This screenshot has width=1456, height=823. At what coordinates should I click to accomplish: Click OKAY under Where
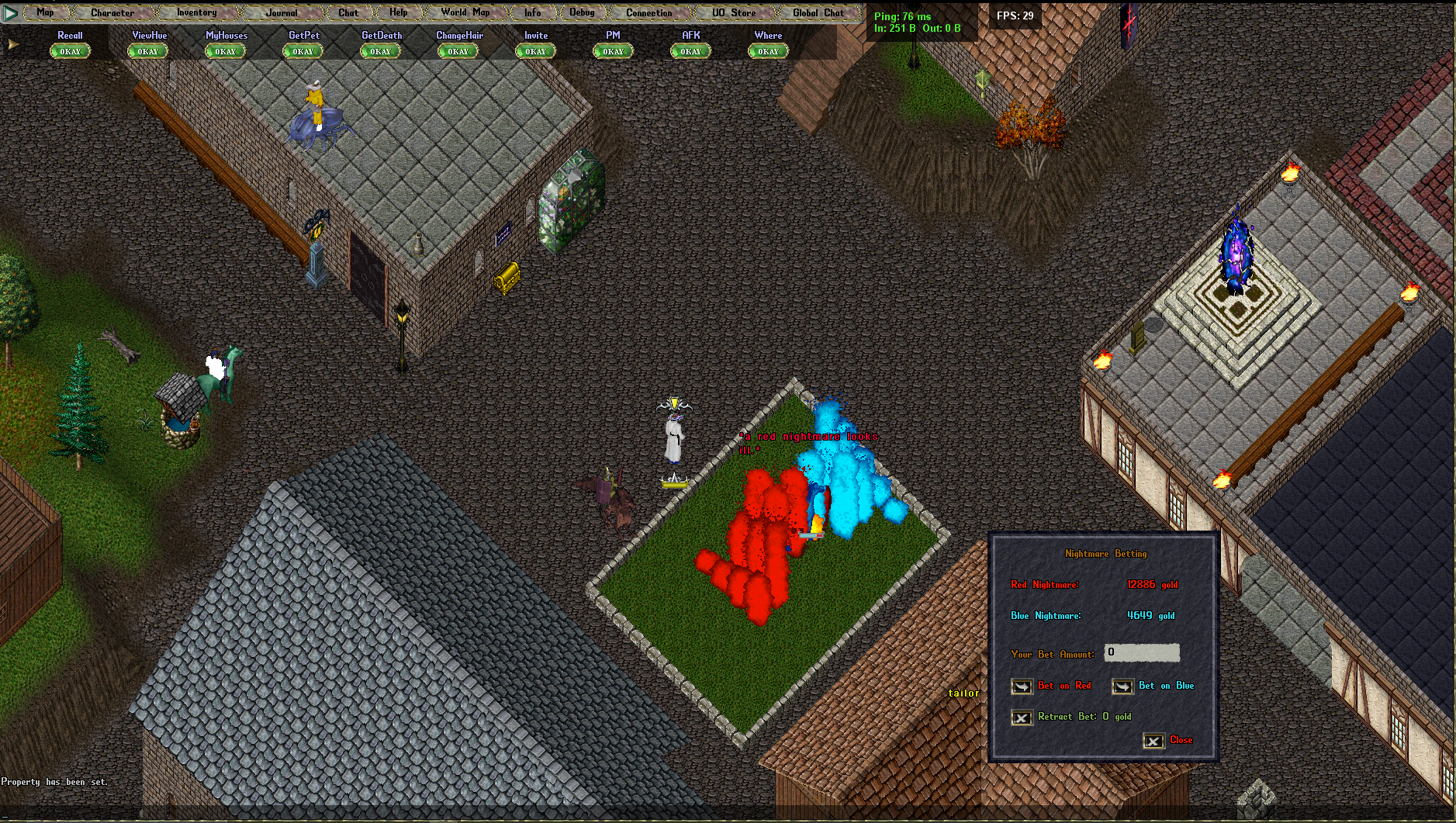point(768,51)
